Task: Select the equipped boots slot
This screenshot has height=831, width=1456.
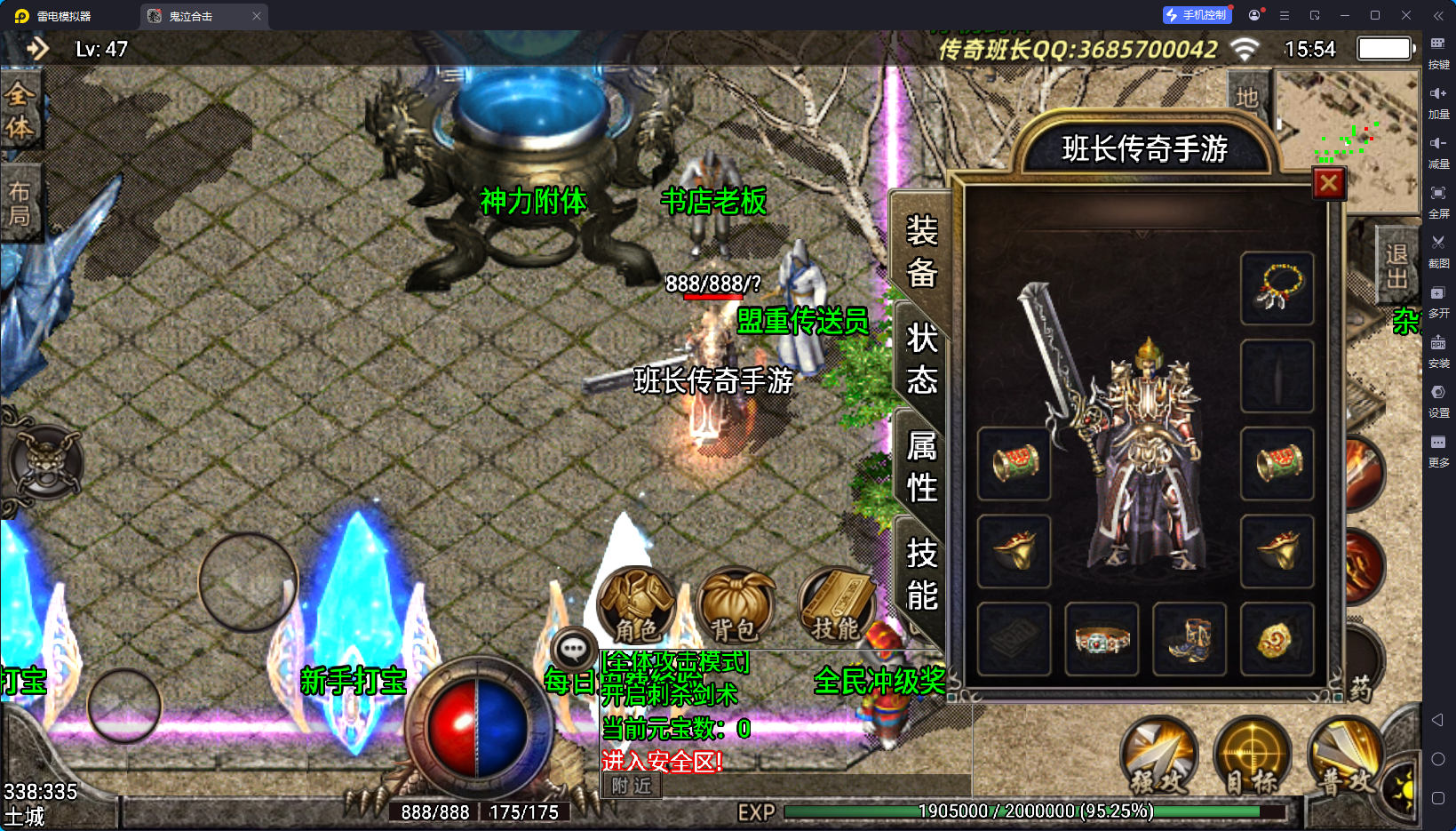Action: click(1189, 639)
